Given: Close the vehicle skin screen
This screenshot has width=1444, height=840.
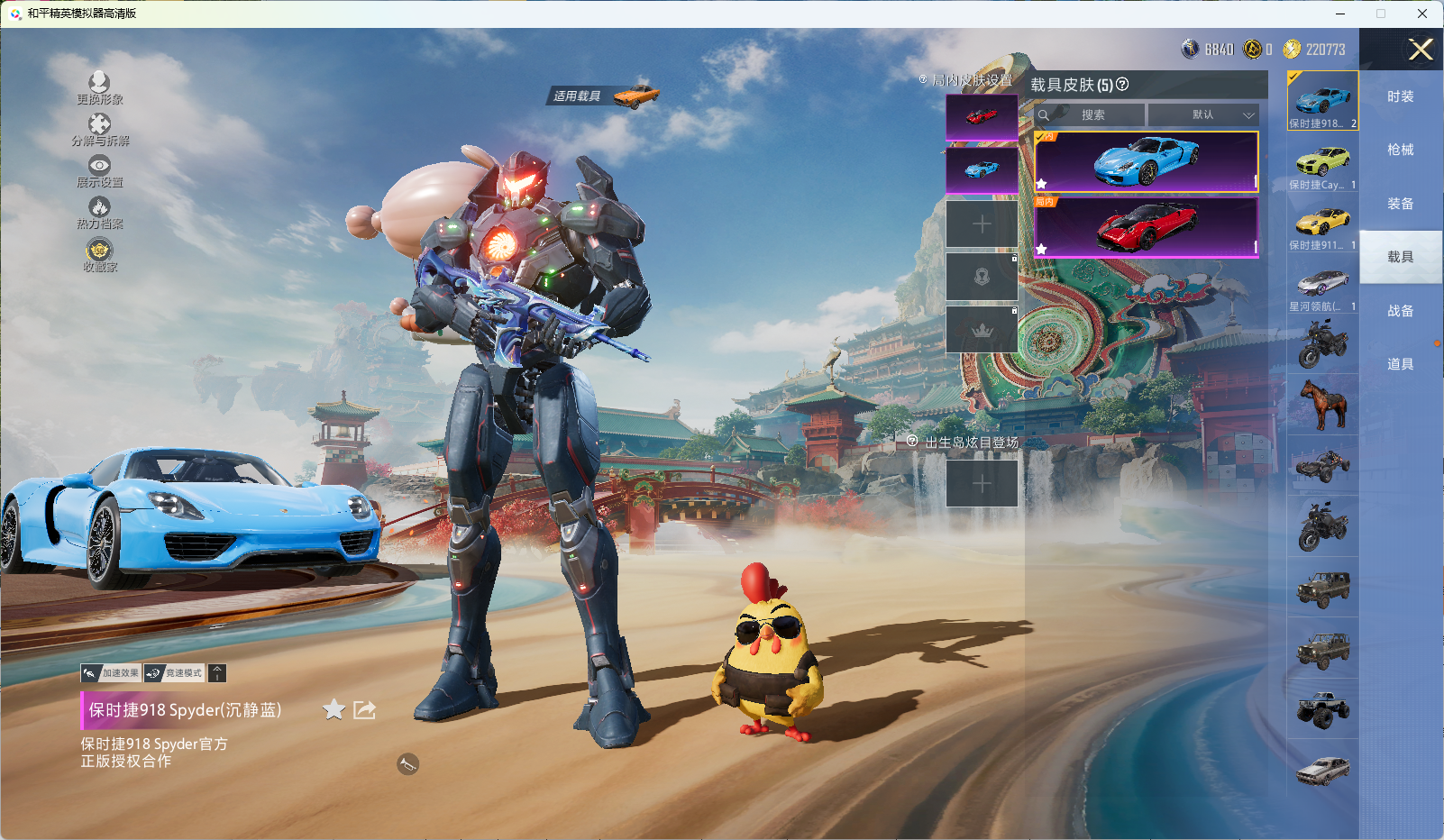Looking at the screenshot, I should [x=1421, y=50].
